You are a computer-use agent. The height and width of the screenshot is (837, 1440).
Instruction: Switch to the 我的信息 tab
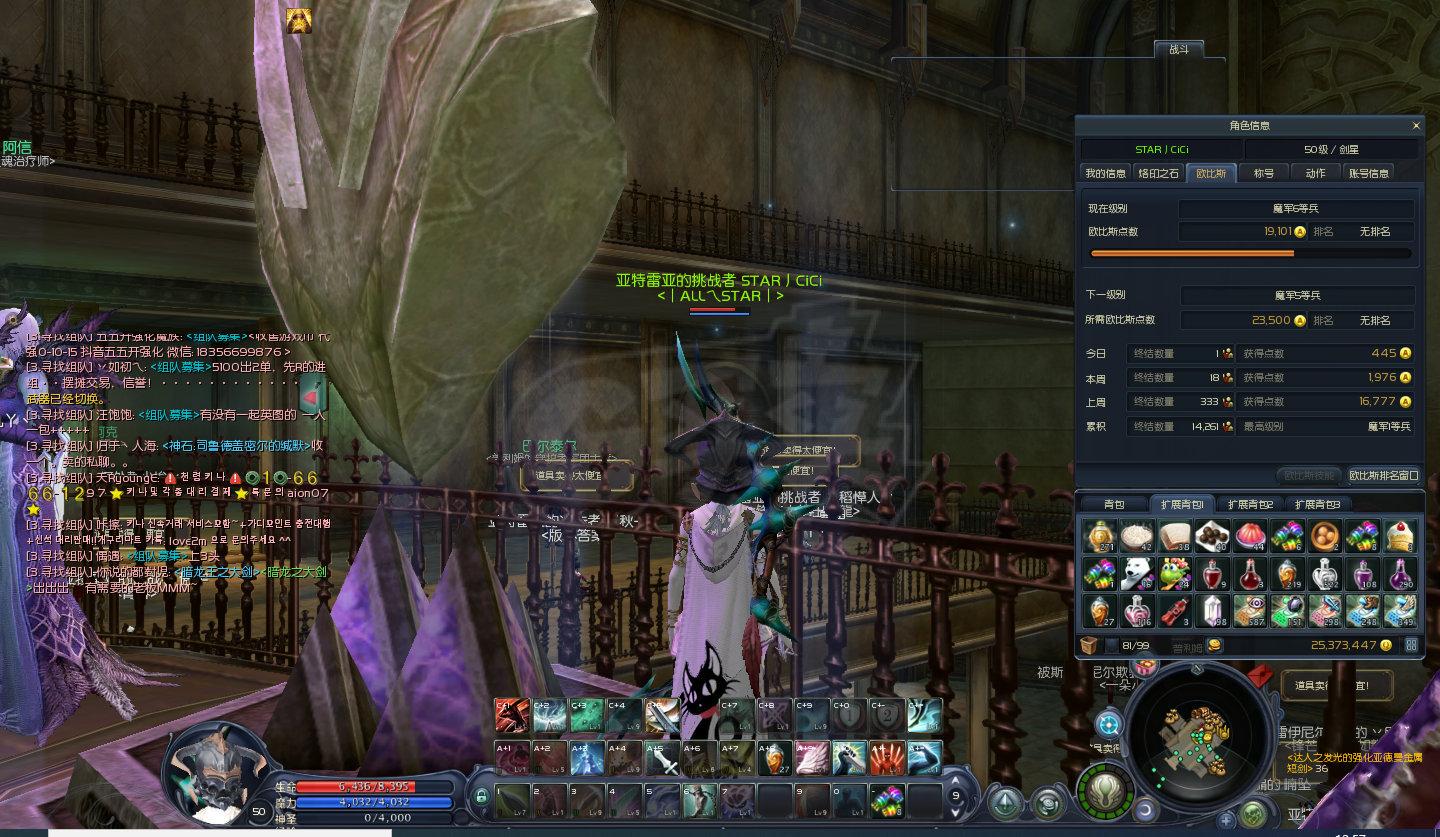tap(1106, 173)
